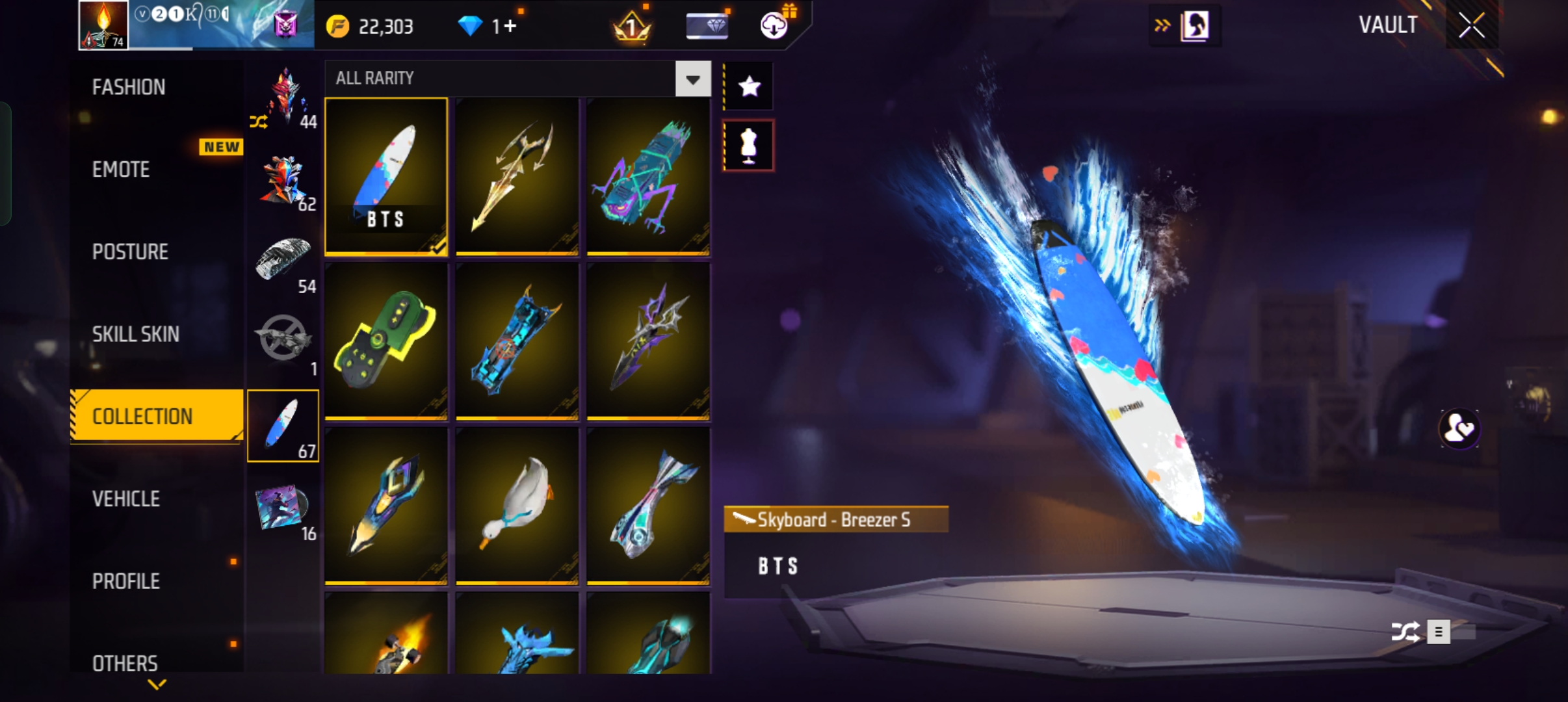Open the Others category

[x=125, y=663]
